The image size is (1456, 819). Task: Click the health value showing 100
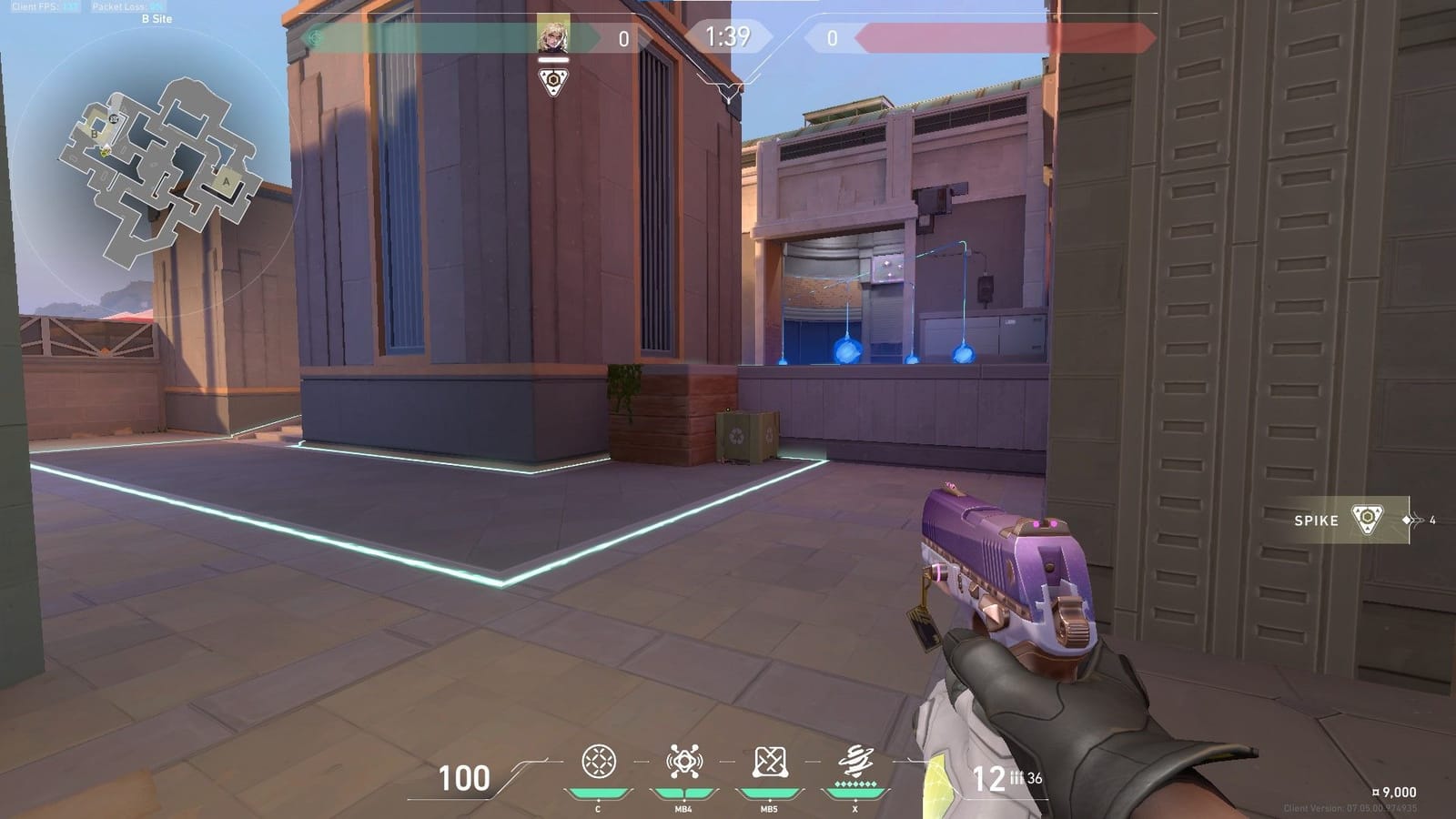tap(464, 779)
